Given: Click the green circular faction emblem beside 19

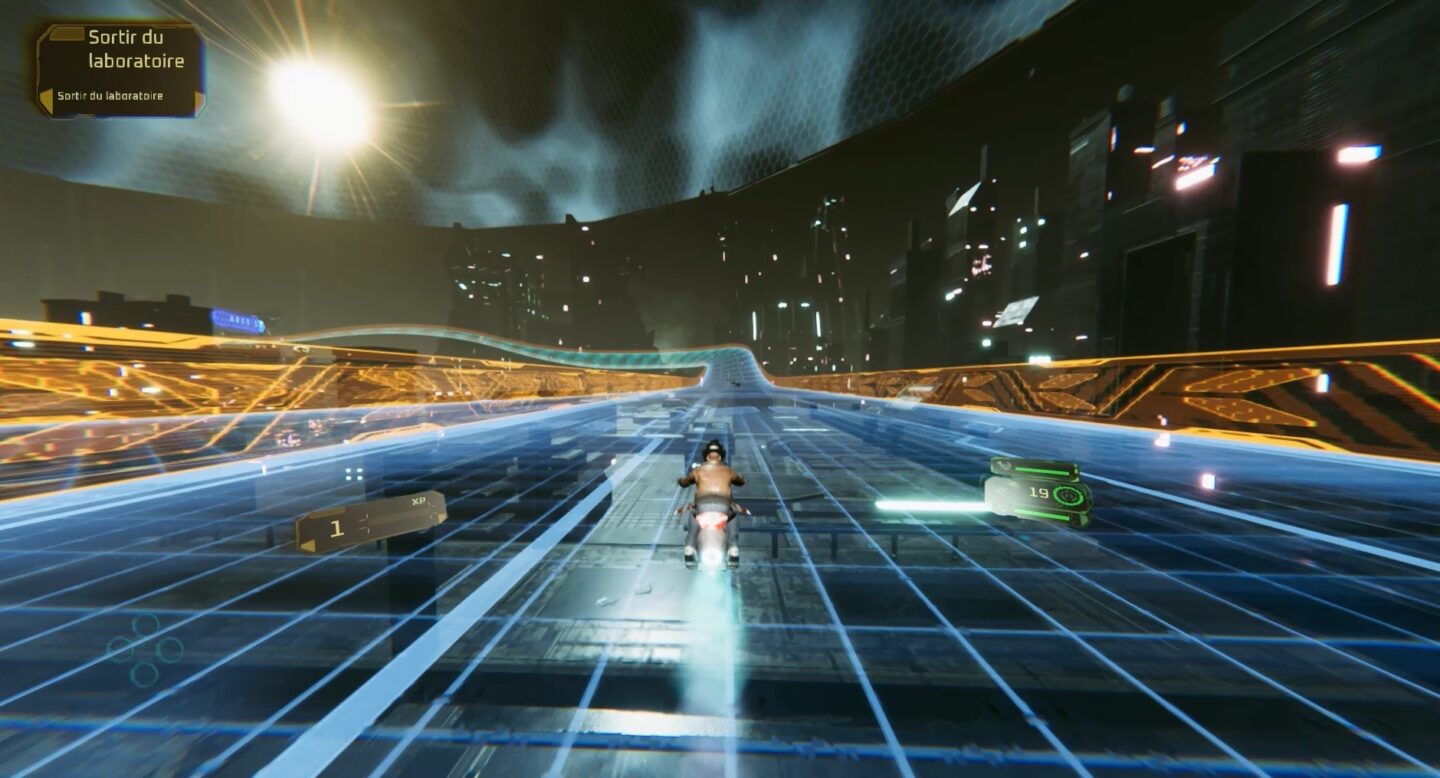Looking at the screenshot, I should 1068,494.
